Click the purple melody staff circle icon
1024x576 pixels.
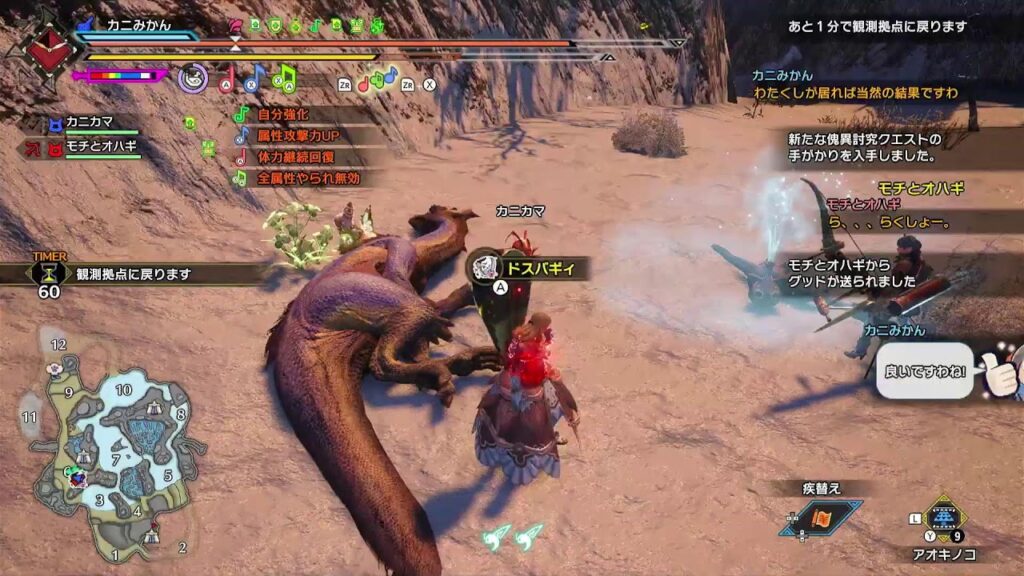192,77
